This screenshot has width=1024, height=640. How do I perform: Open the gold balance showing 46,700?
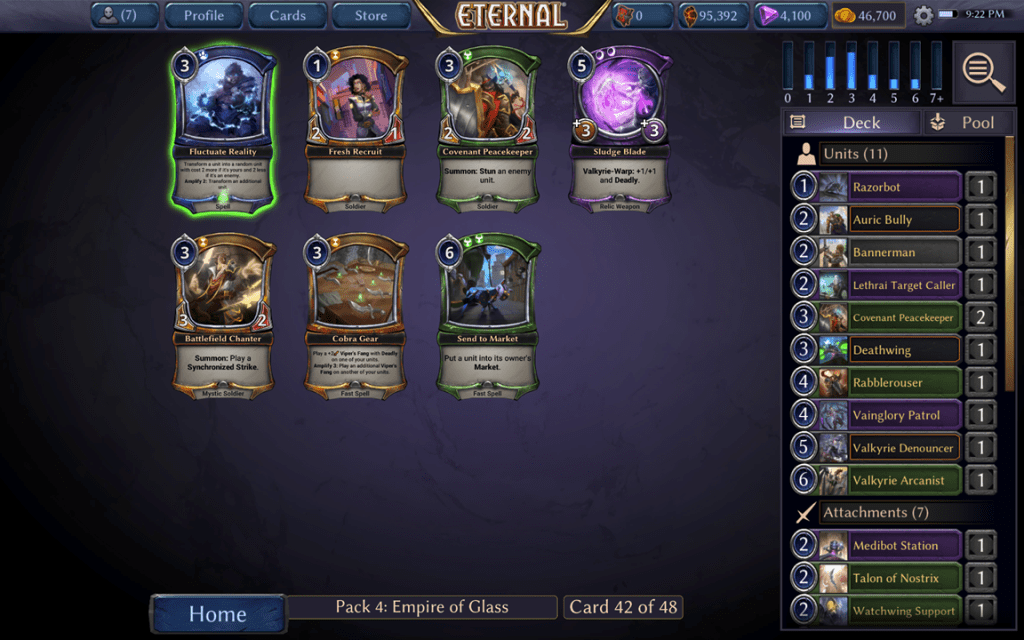869,16
